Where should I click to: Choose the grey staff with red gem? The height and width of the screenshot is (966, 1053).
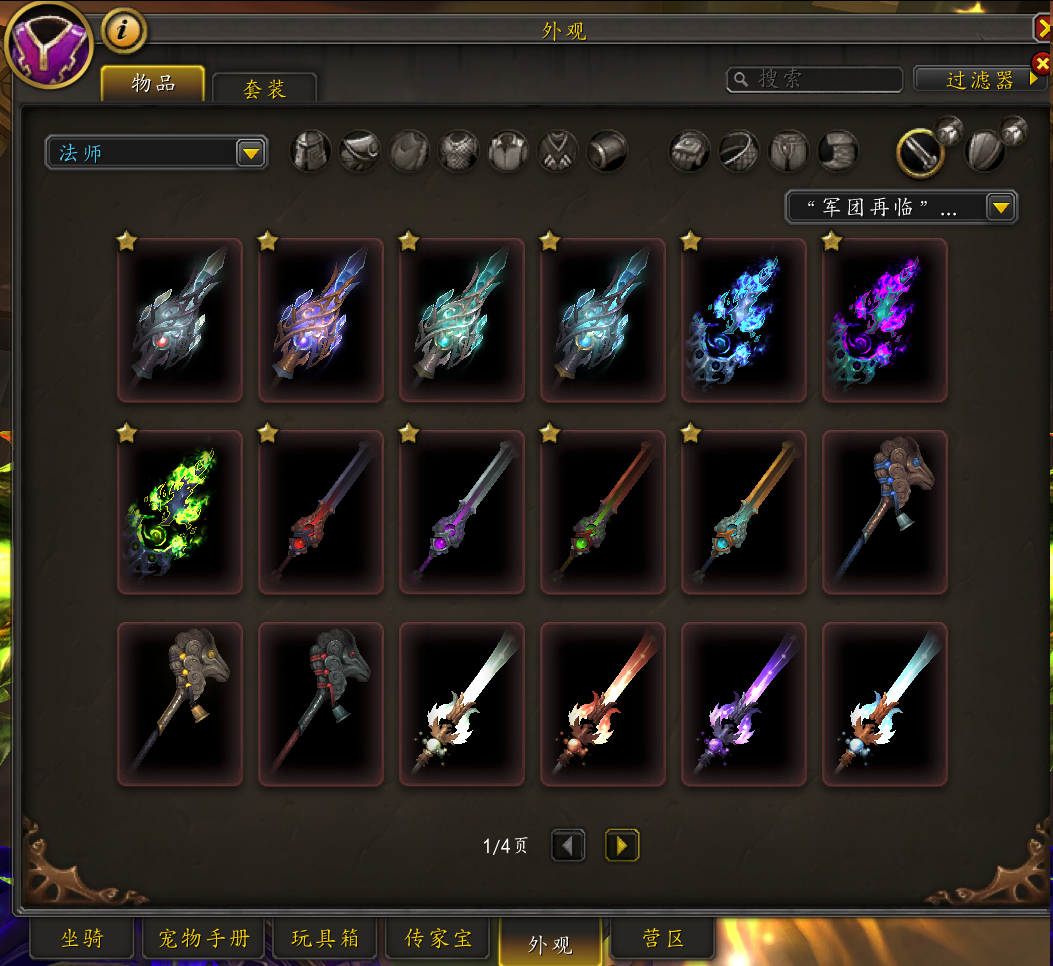pos(180,320)
